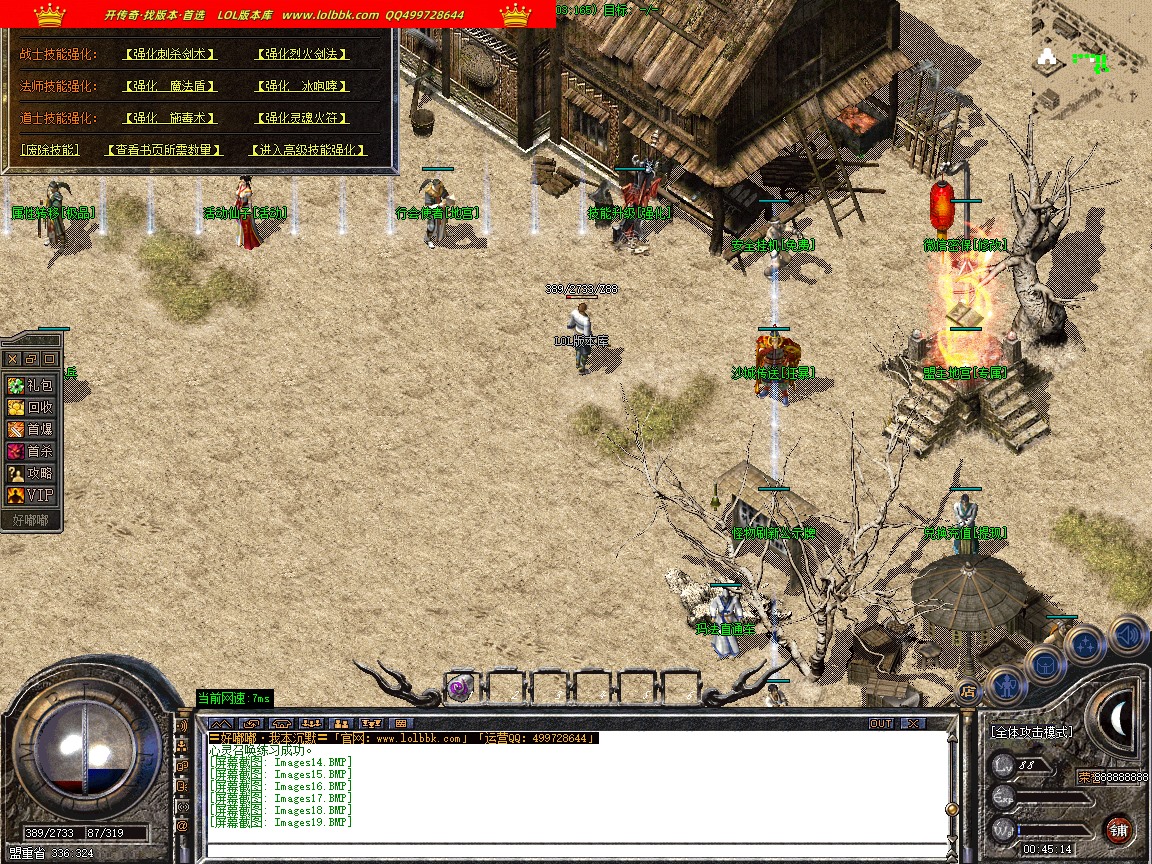Open the 回收 recycle menu

[x=31, y=407]
